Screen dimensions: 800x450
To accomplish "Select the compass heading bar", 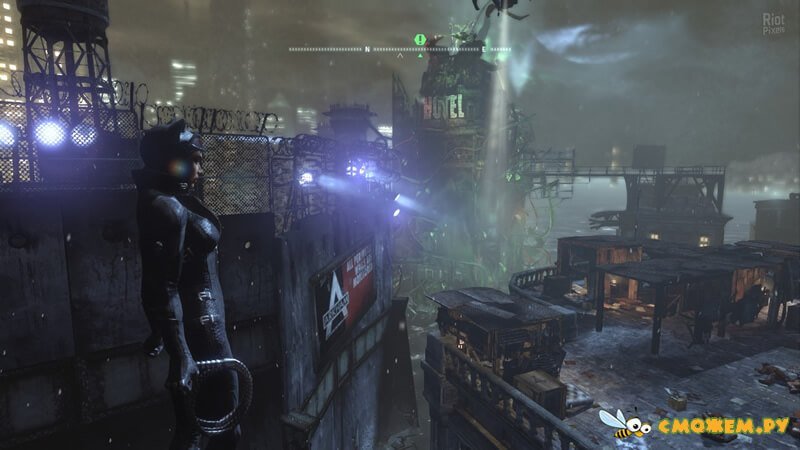I will point(400,48).
